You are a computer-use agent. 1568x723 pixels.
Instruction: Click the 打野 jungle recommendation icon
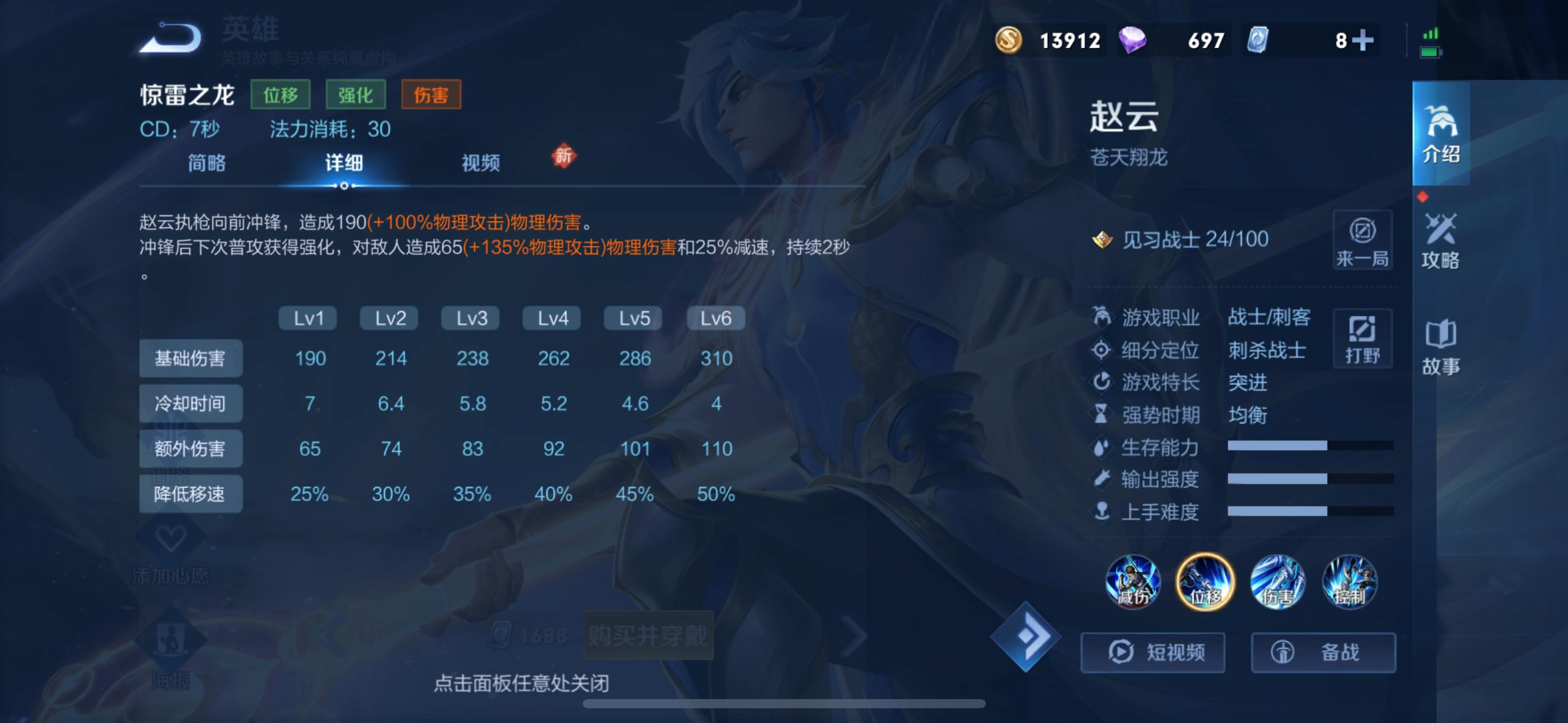pos(1363,339)
